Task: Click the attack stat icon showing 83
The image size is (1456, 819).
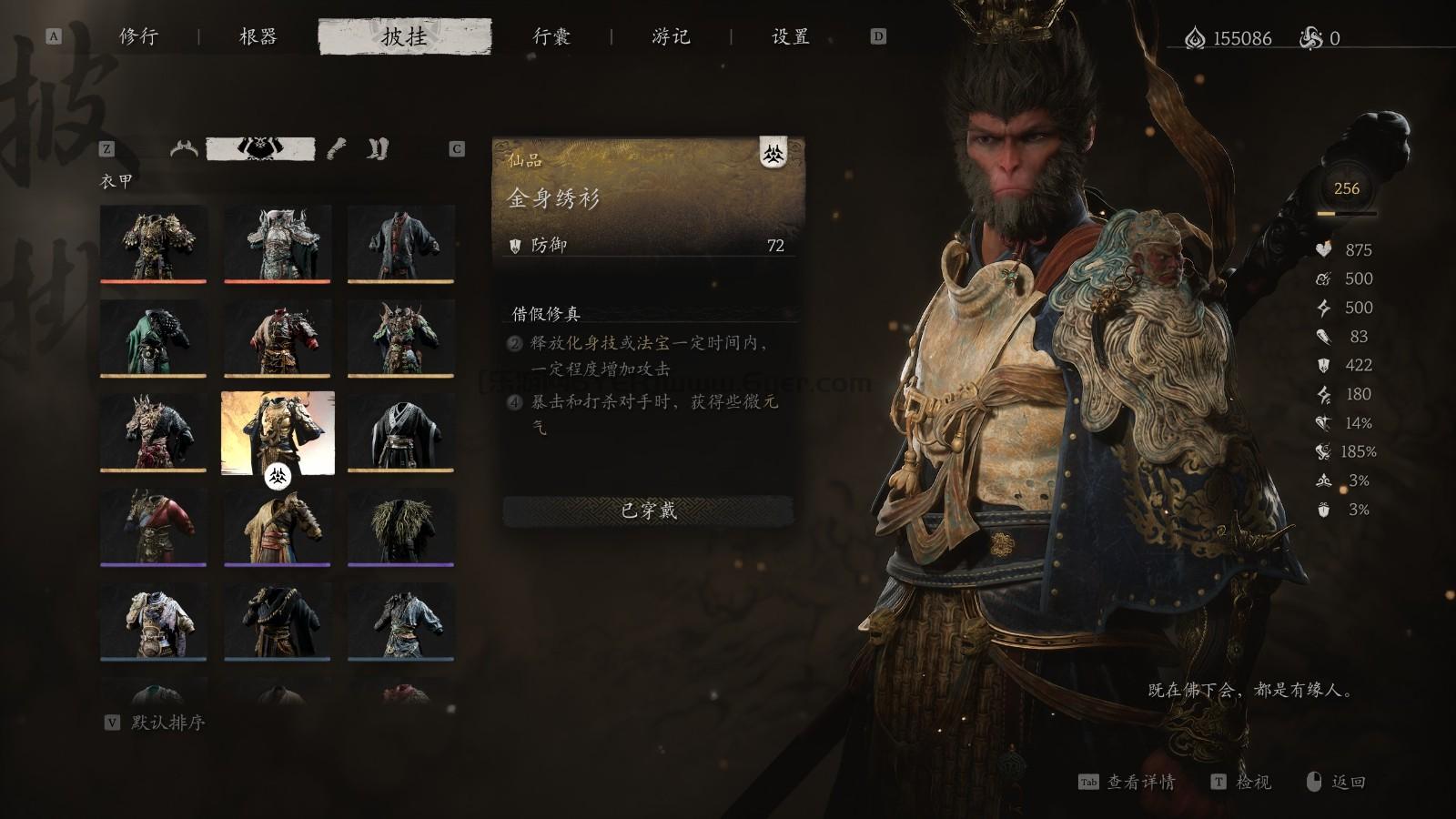Action: [x=1322, y=337]
